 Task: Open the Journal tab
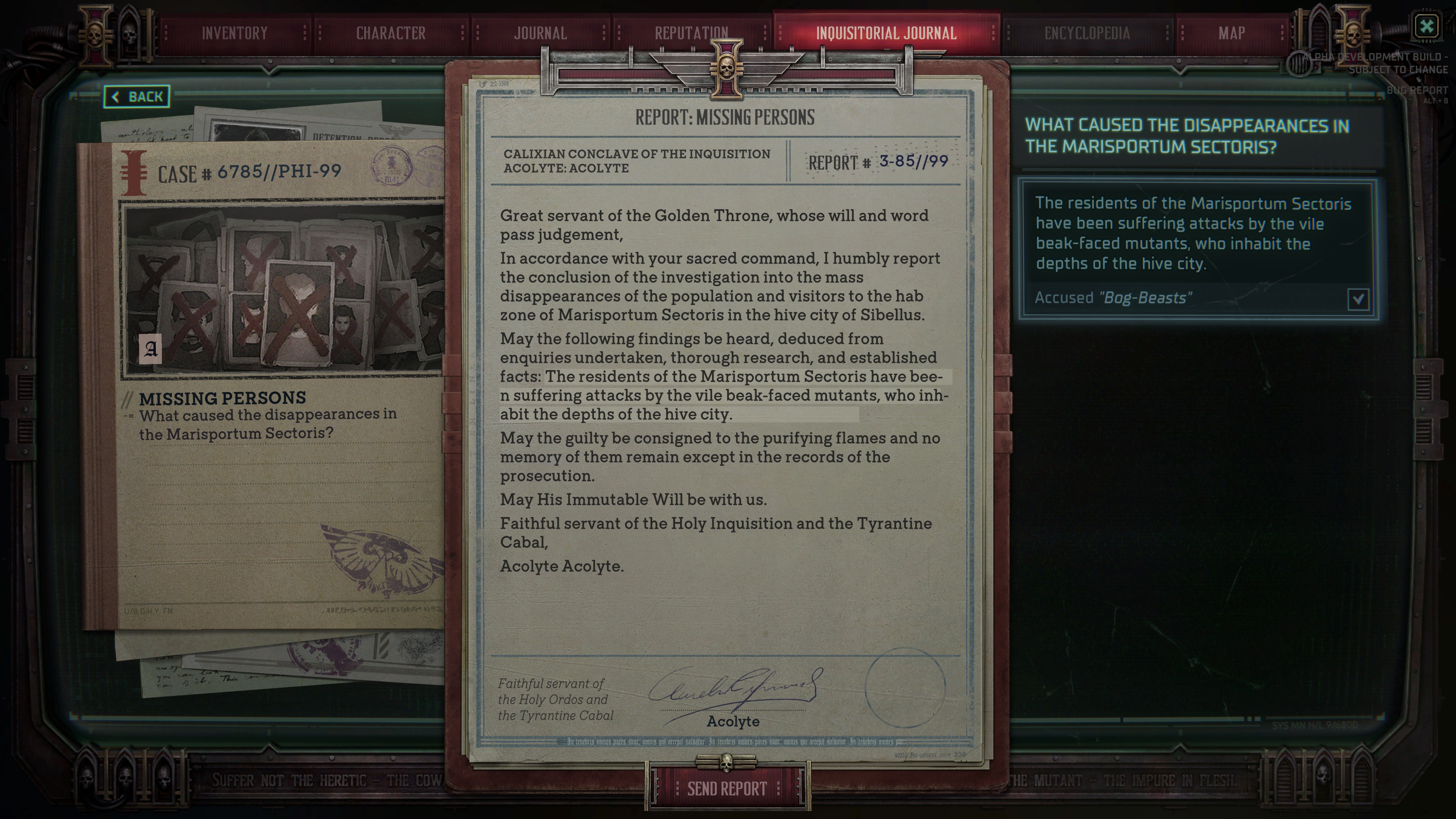point(540,33)
